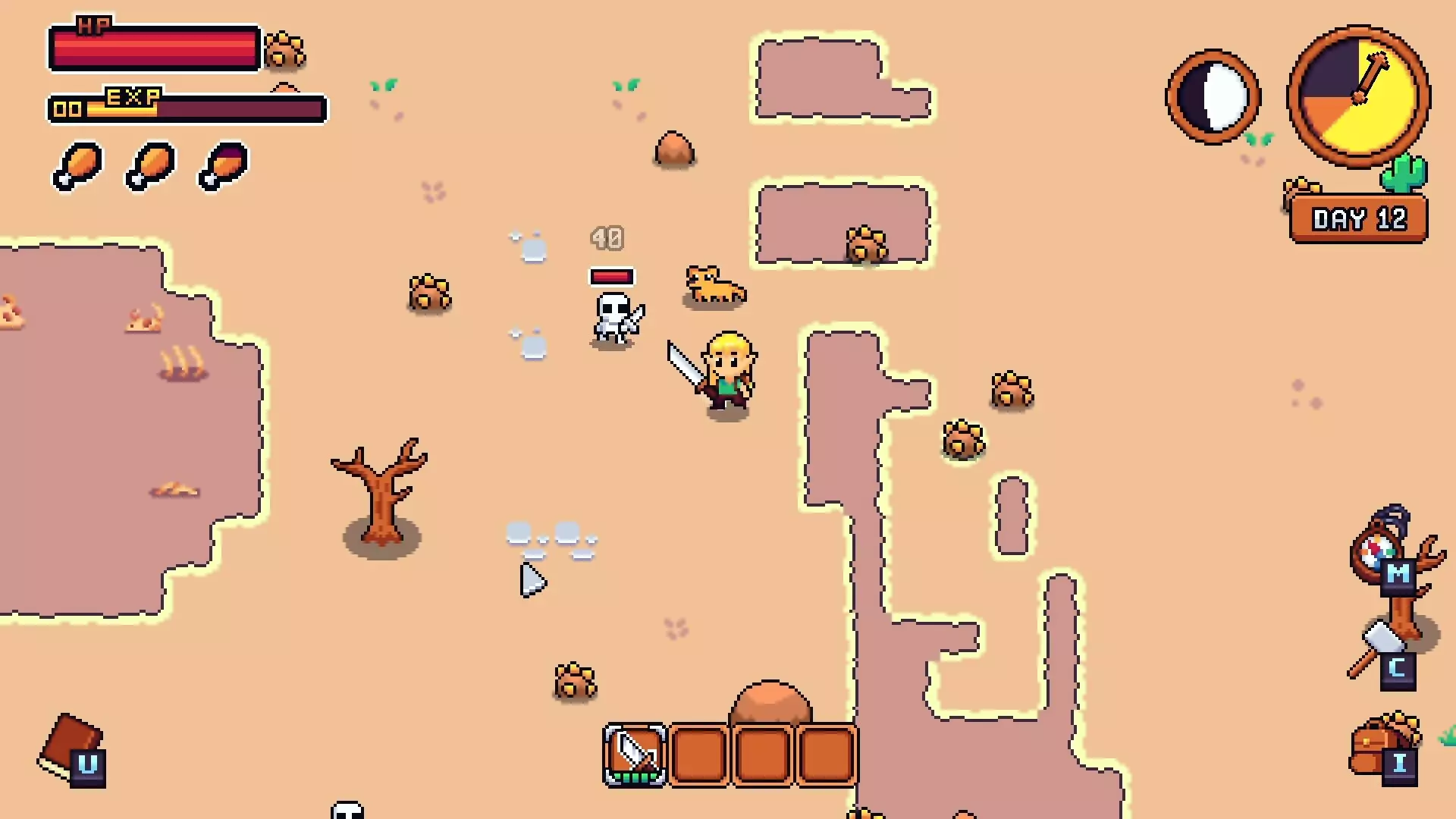The image size is (1456, 819).
Task: Select the fourth hotbar slot
Action: (827, 753)
